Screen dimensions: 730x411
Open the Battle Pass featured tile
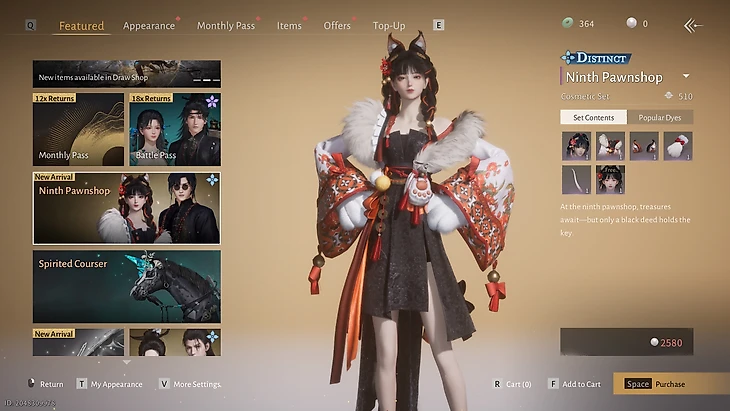coord(174,129)
